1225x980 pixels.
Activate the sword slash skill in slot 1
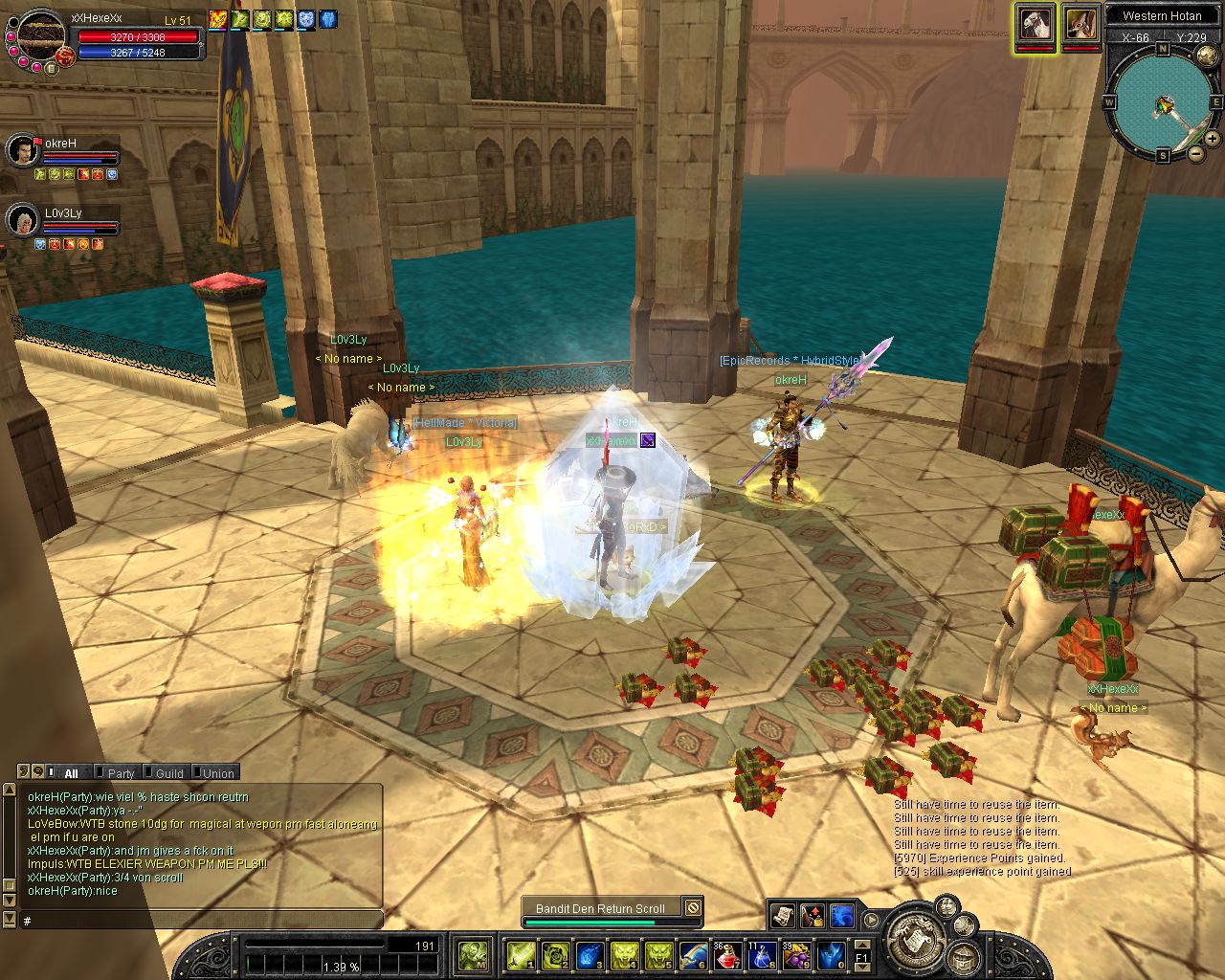522,955
